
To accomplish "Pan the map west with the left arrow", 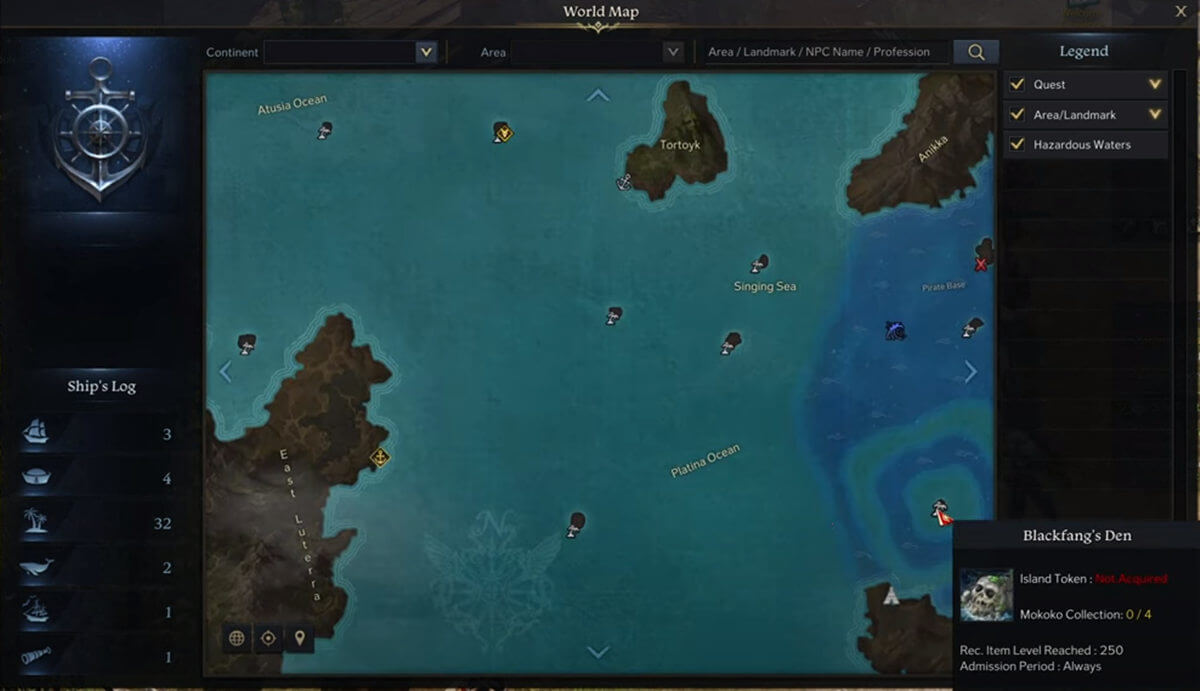I will click(225, 372).
